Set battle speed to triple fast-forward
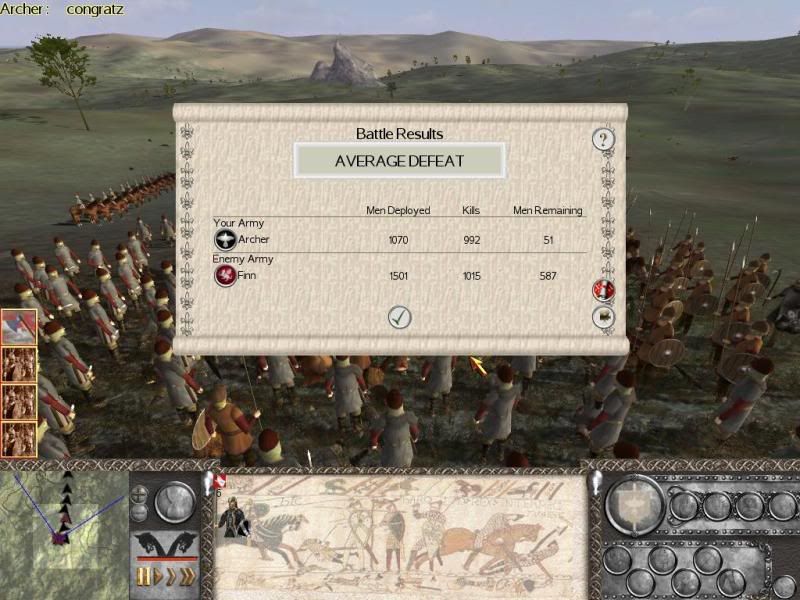Image resolution: width=800 pixels, height=600 pixels. pyautogui.click(x=187, y=578)
